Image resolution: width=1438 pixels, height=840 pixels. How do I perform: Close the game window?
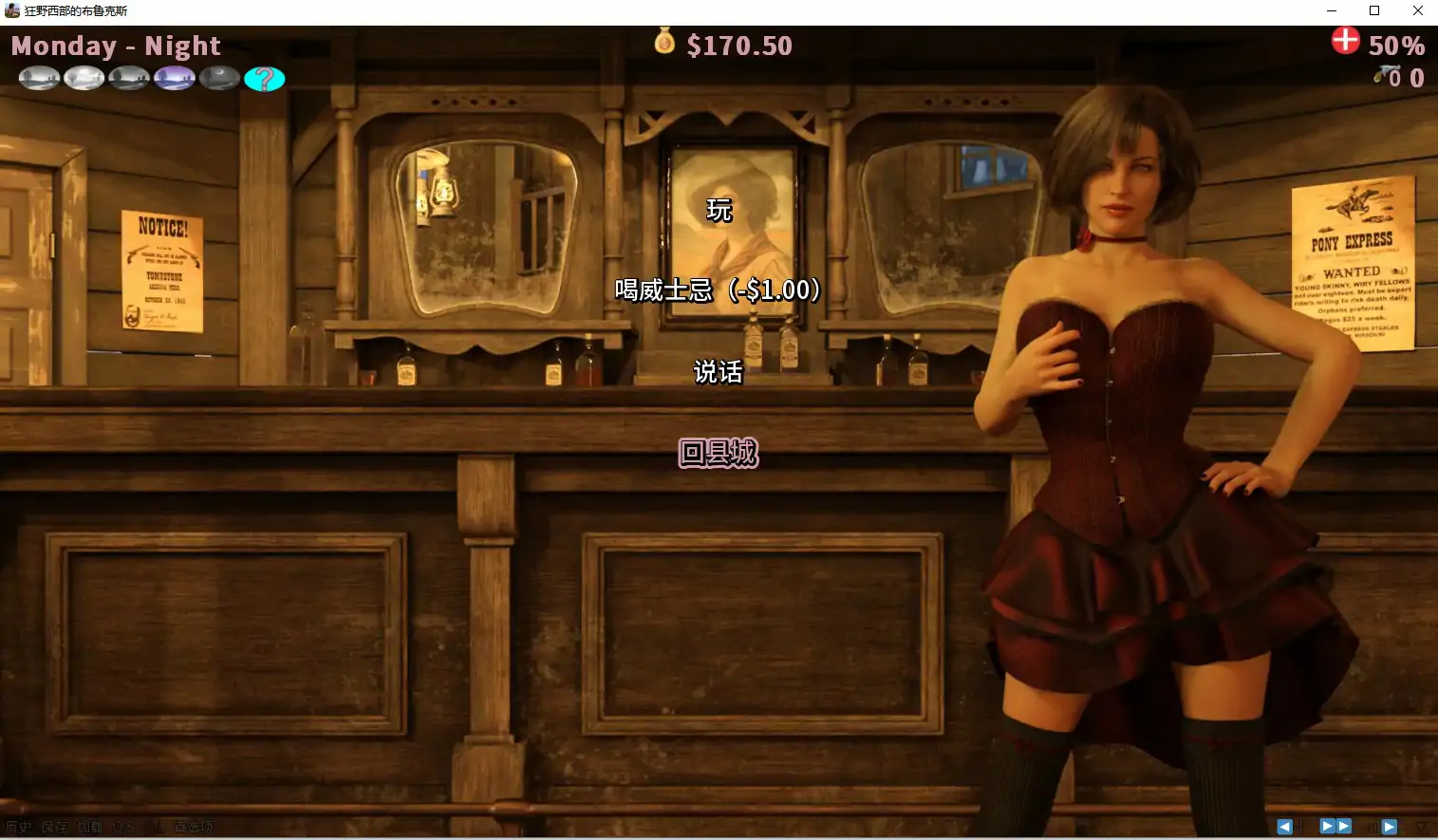tap(1417, 10)
